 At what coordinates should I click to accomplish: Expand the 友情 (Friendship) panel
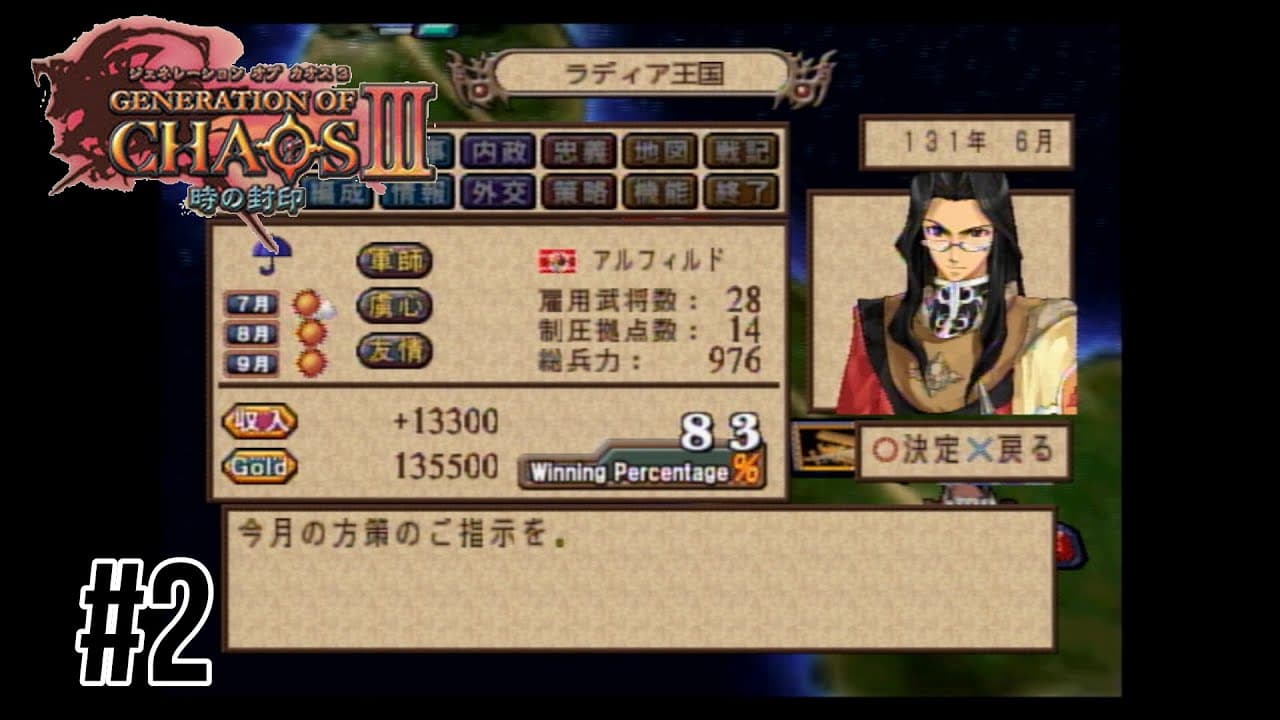(x=394, y=351)
